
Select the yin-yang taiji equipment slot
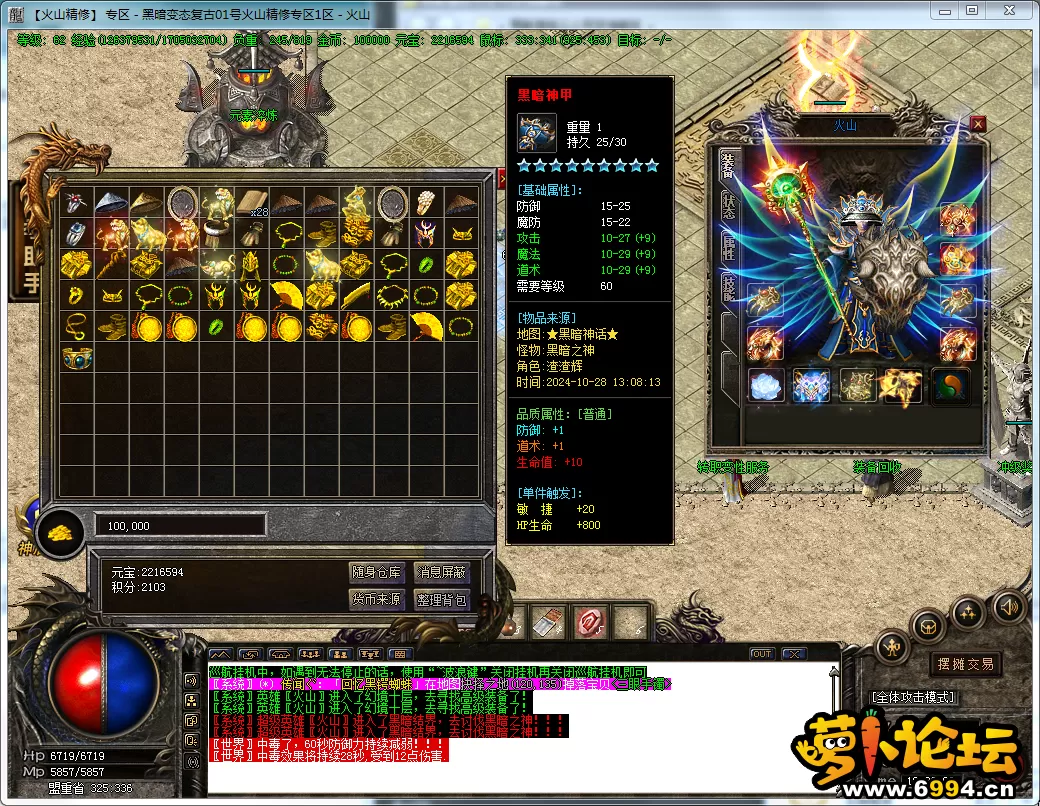coord(951,386)
